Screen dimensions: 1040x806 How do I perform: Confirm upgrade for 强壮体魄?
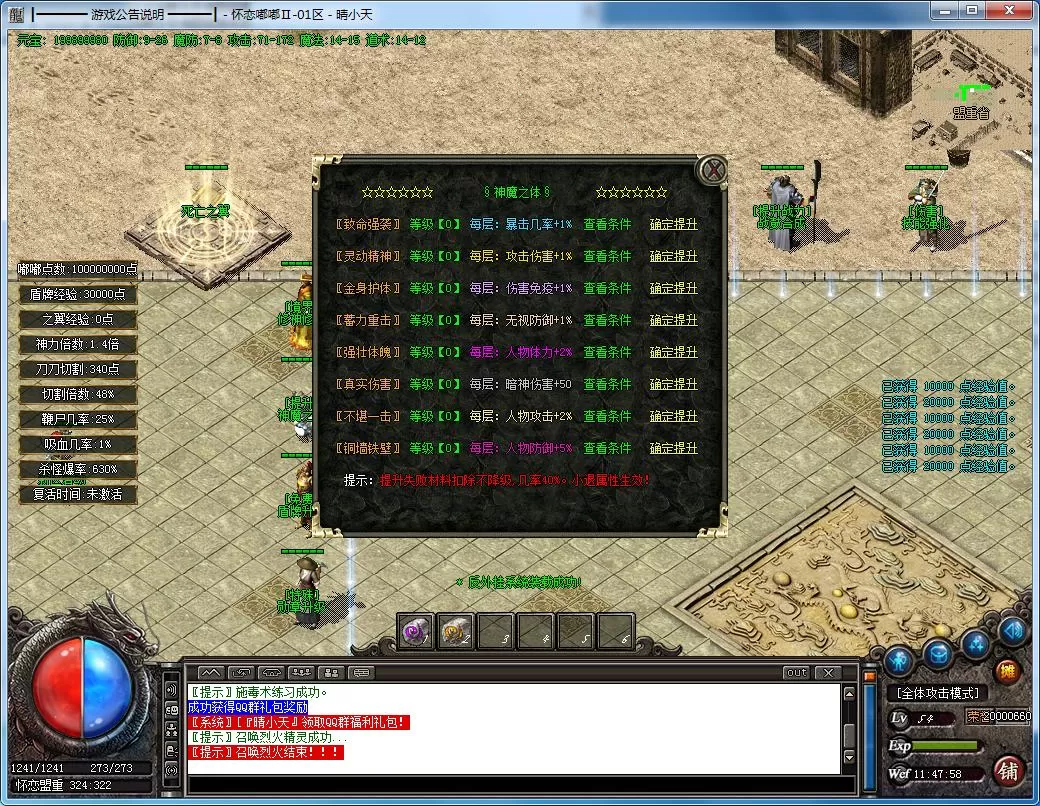pos(673,352)
